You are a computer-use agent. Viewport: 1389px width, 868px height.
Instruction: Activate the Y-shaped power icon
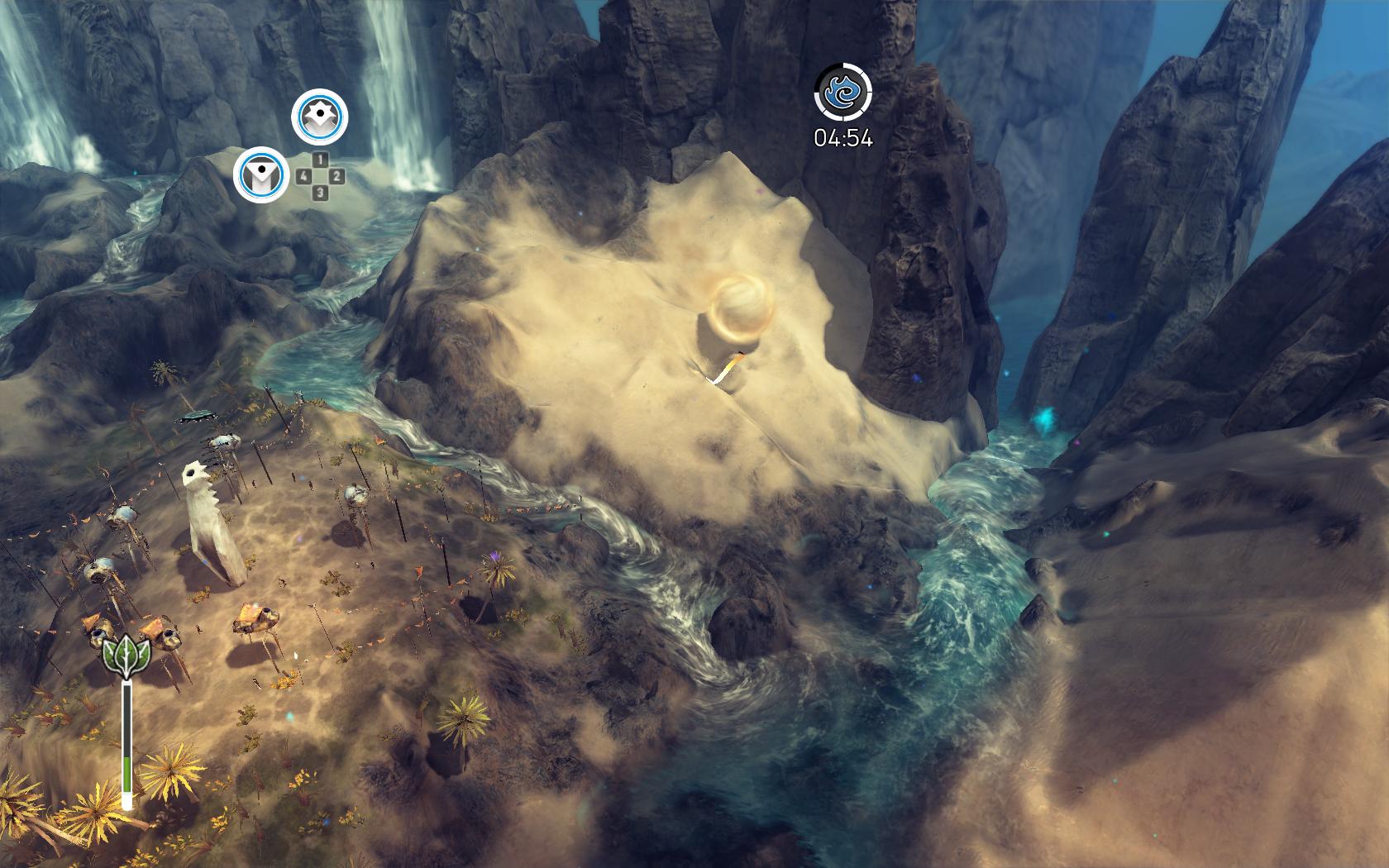[261, 174]
